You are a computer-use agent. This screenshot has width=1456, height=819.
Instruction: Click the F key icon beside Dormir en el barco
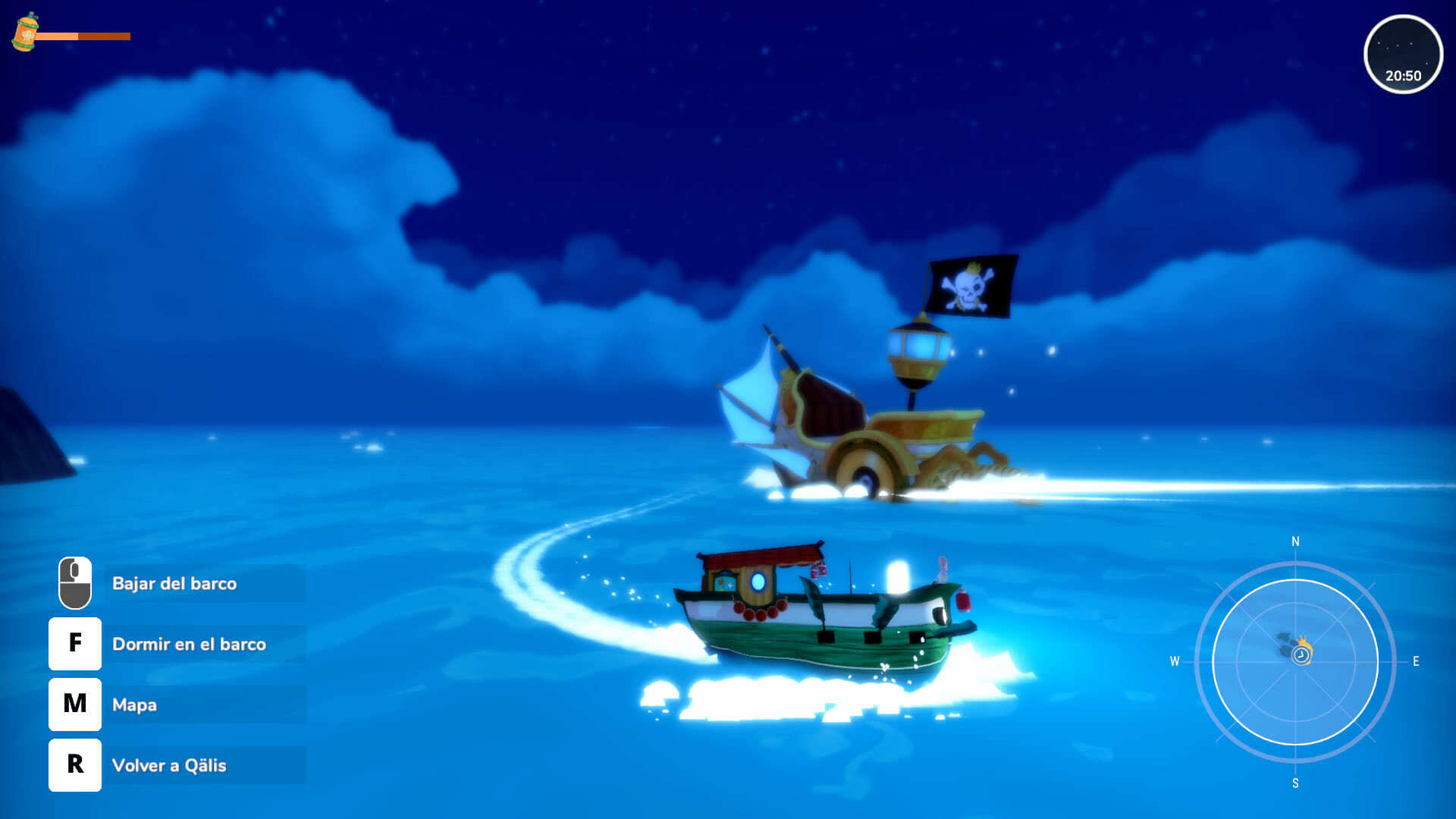pos(74,644)
